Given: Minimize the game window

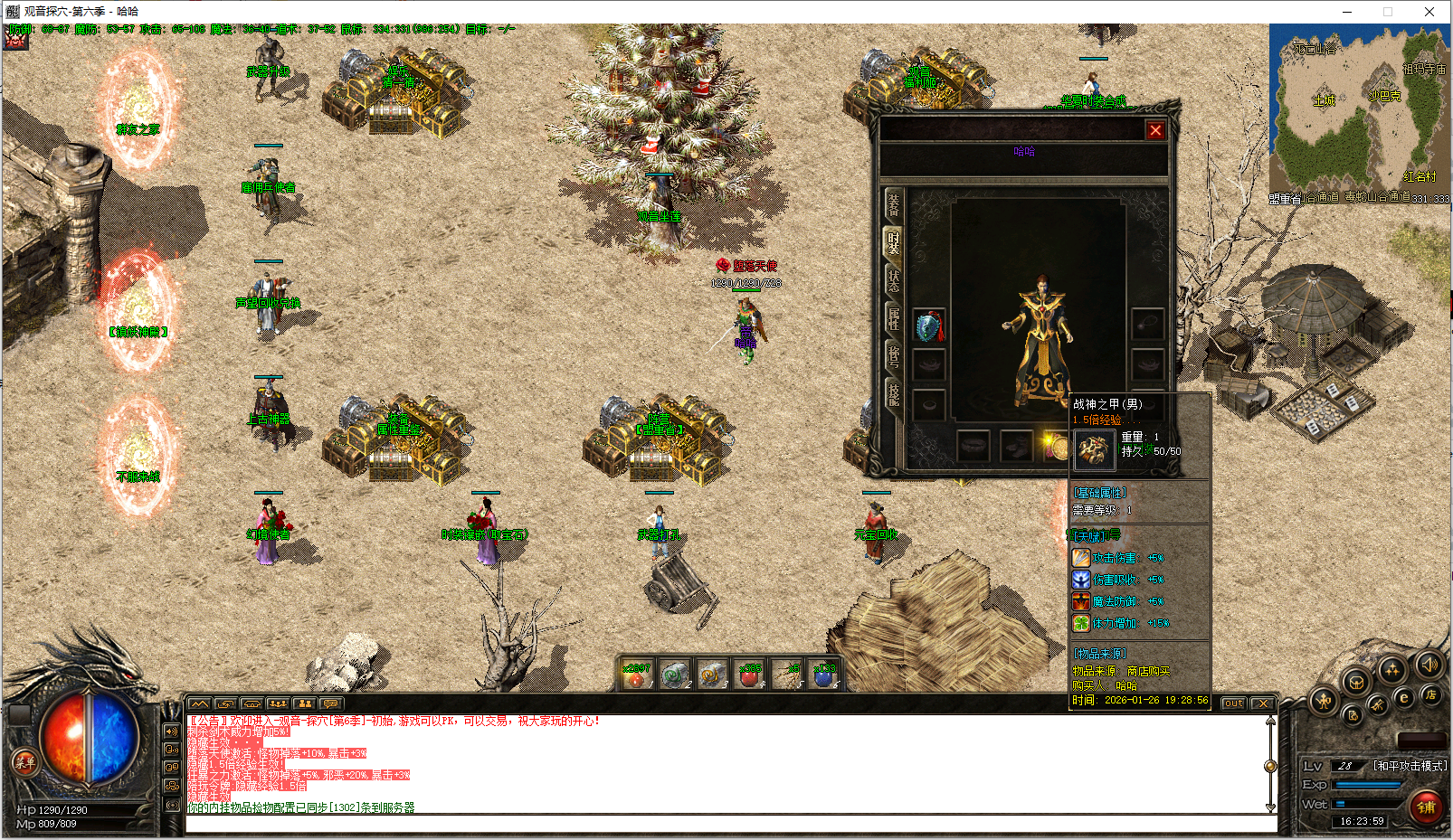Looking at the screenshot, I should tap(1346, 12).
